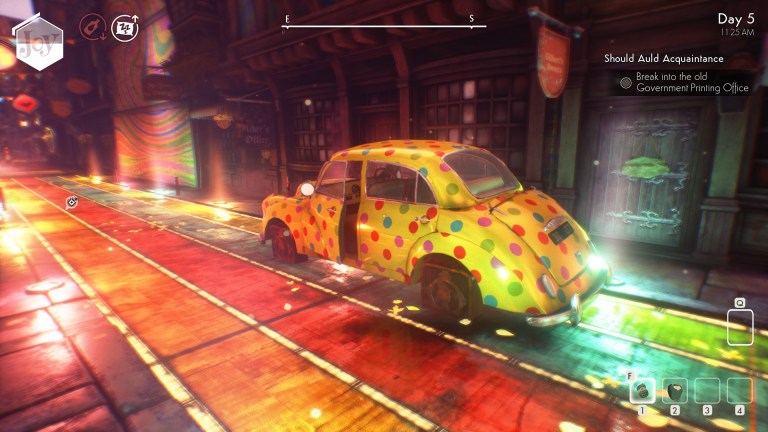Check the well-rested pillow status icon
The height and width of the screenshot is (432, 768).
[x=125, y=26]
